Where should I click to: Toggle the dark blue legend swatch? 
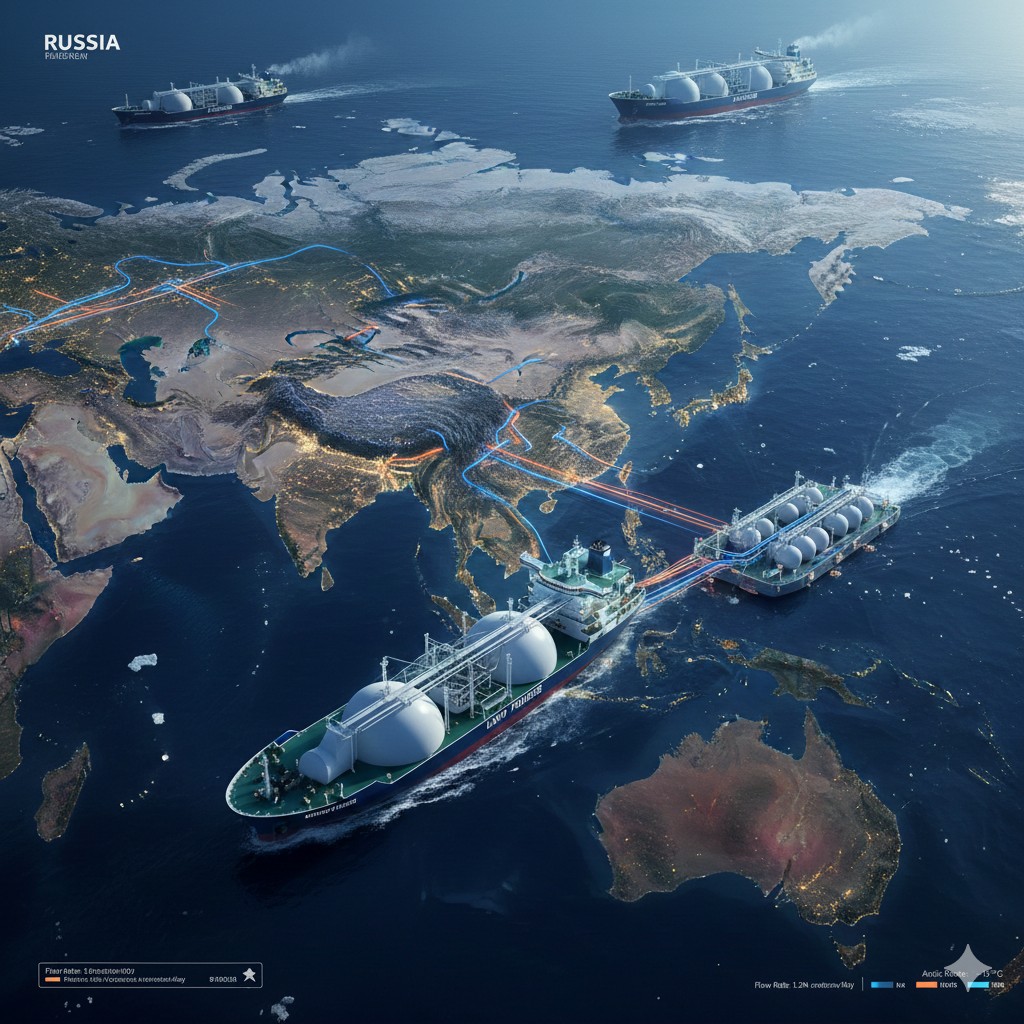(881, 985)
